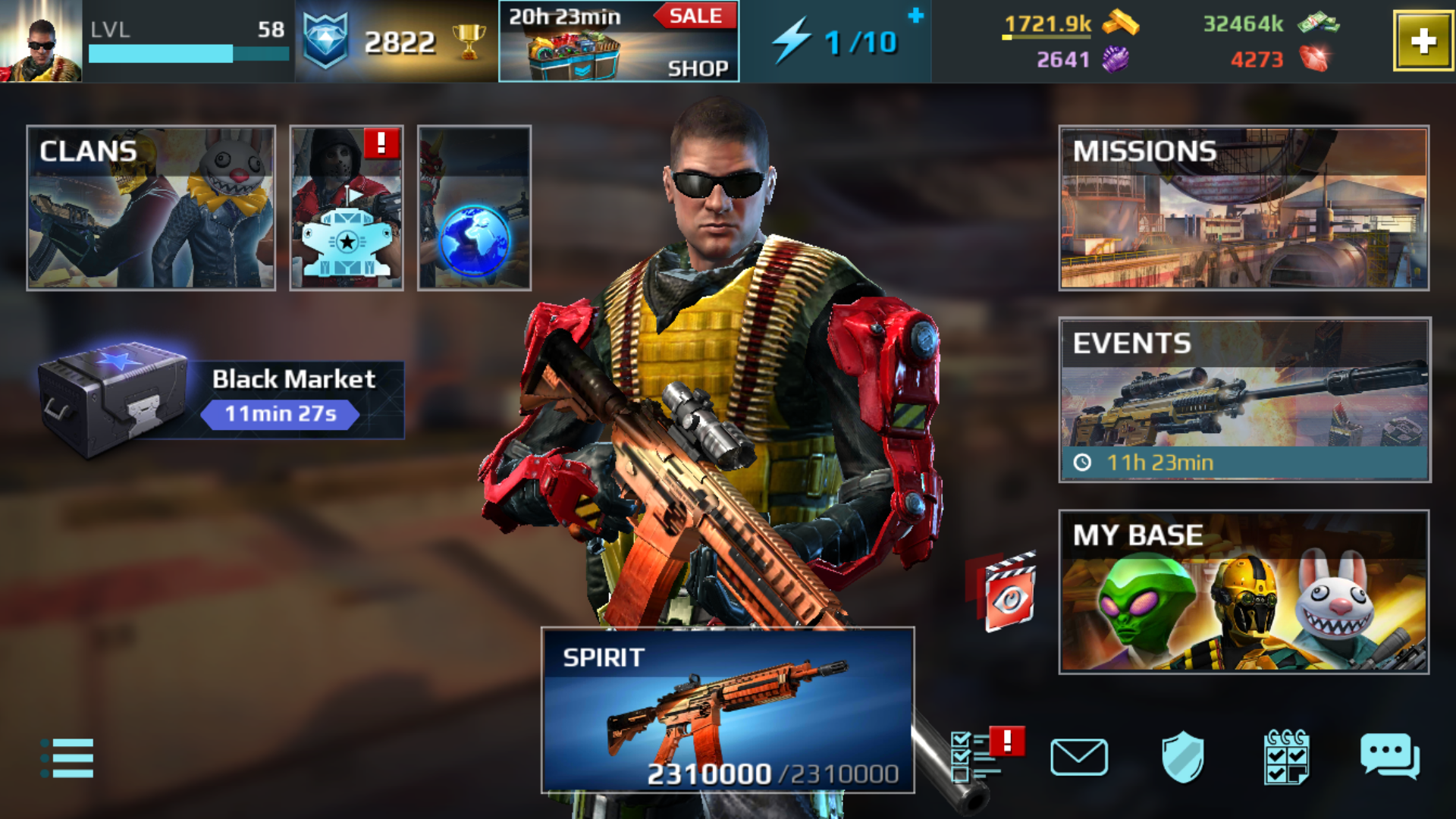Select the Spirit weapon card
Screen dimensions: 1456x819
click(727, 710)
